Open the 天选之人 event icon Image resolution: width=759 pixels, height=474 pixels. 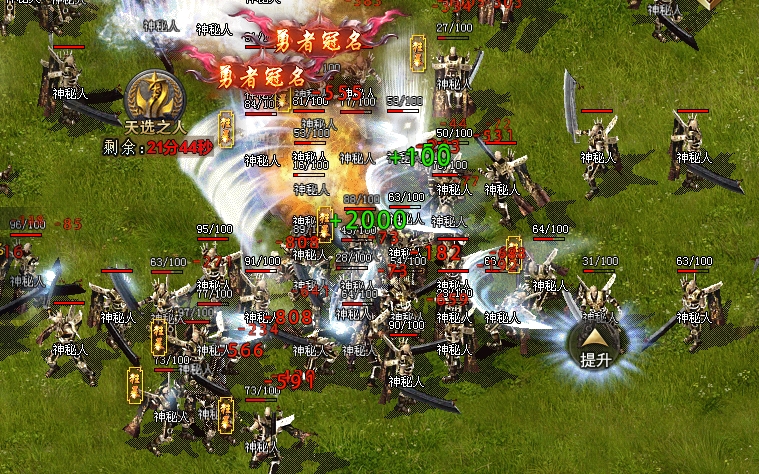point(155,97)
